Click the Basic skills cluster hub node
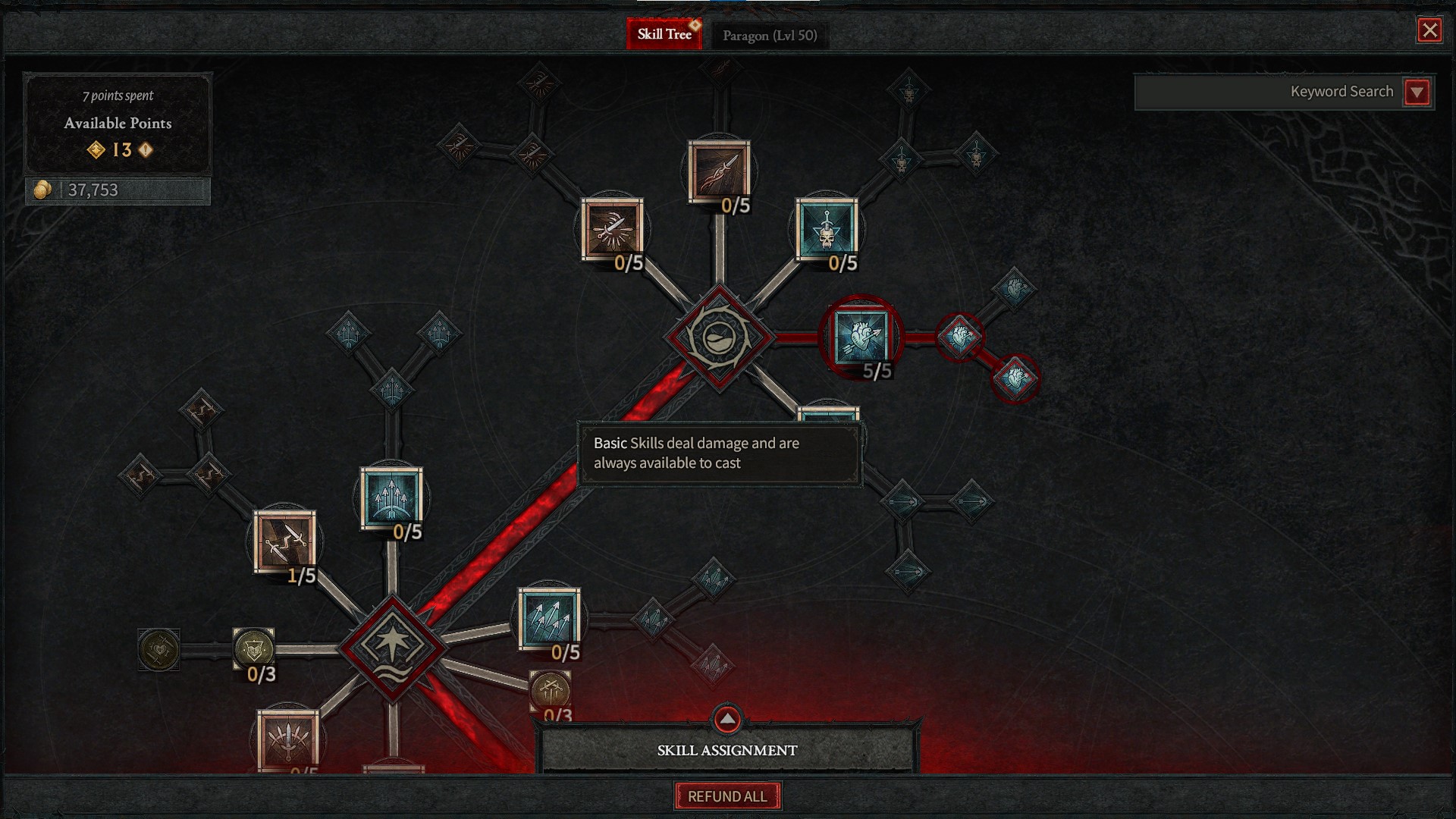1456x819 pixels. [x=719, y=338]
